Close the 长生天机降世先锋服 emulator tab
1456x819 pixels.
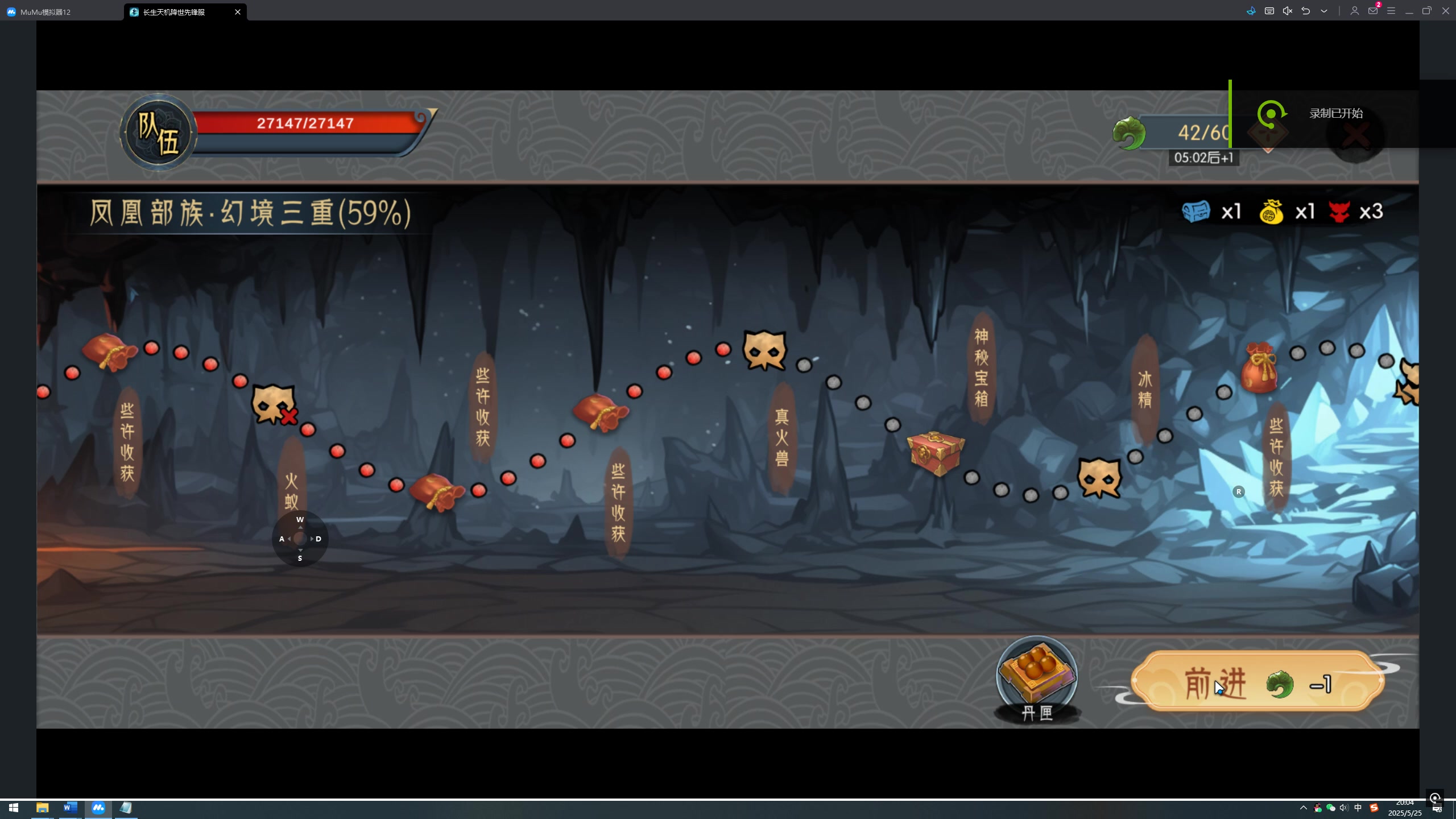coord(238,12)
